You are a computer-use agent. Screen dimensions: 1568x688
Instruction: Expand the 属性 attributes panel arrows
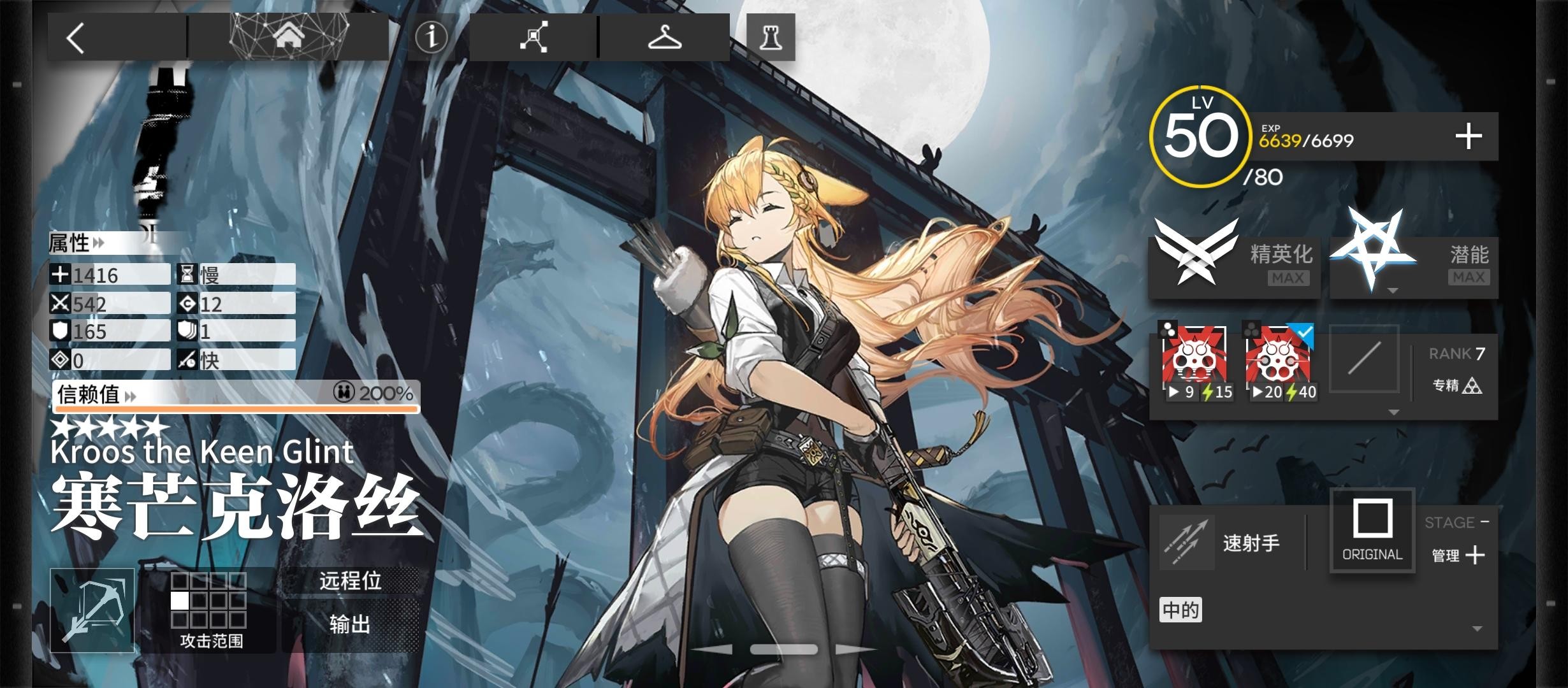pyautogui.click(x=98, y=243)
